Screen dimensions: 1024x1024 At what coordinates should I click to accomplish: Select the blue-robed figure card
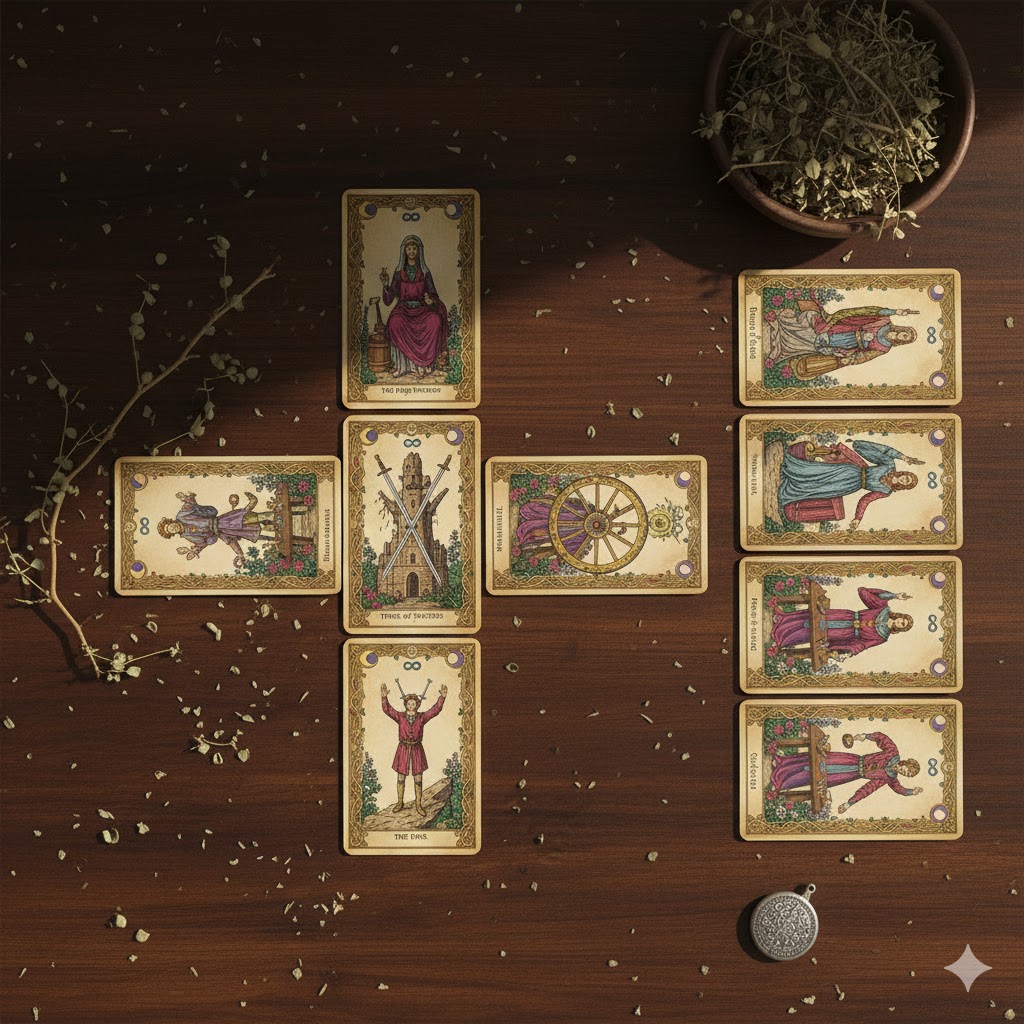click(850, 482)
